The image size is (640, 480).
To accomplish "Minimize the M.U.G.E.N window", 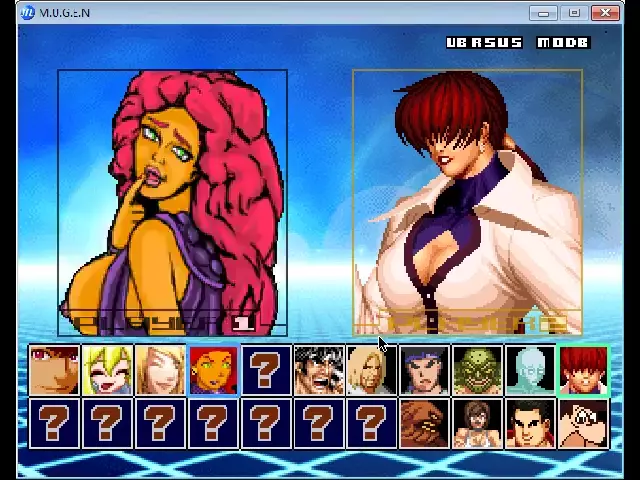I will 544,13.
